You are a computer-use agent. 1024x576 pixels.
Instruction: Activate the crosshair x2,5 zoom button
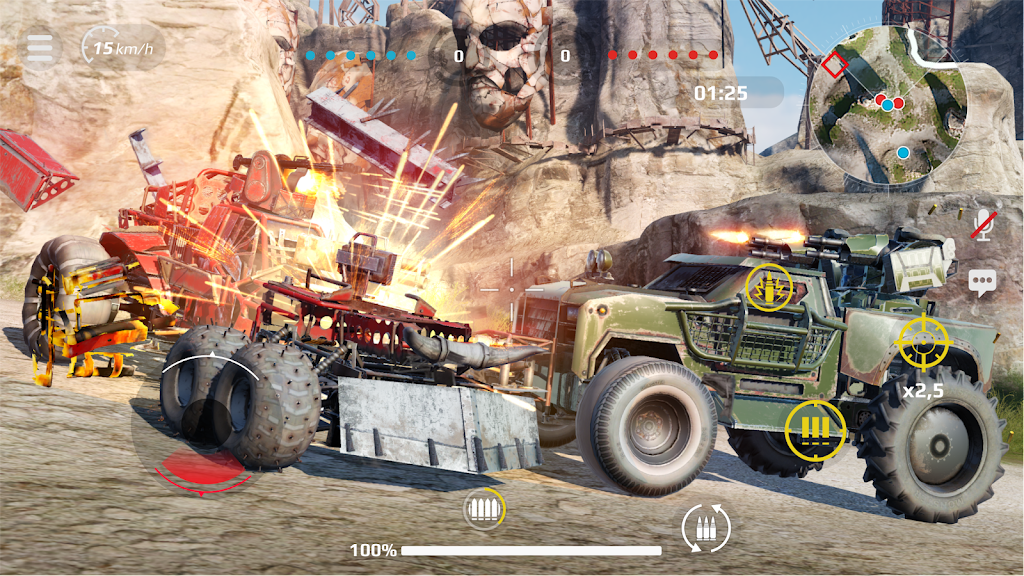pyautogui.click(x=923, y=343)
